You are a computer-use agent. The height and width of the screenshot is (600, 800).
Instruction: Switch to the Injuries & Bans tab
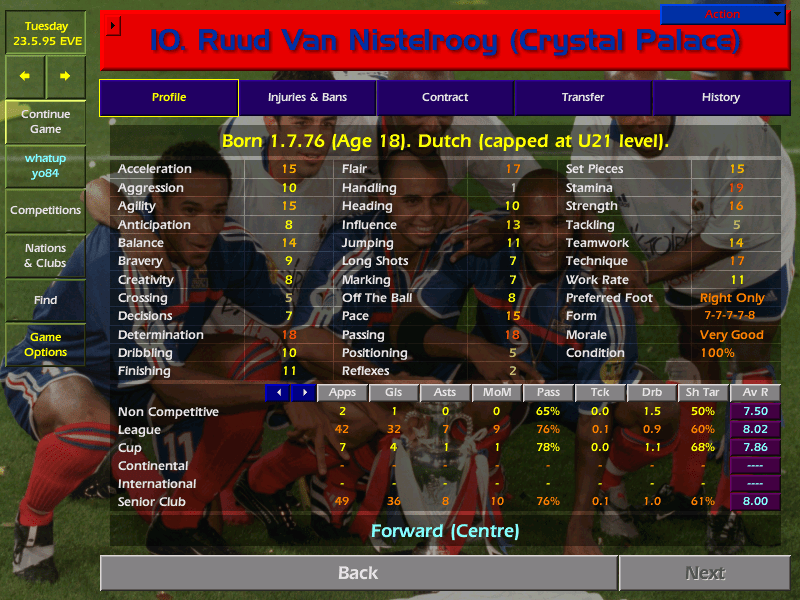point(307,97)
